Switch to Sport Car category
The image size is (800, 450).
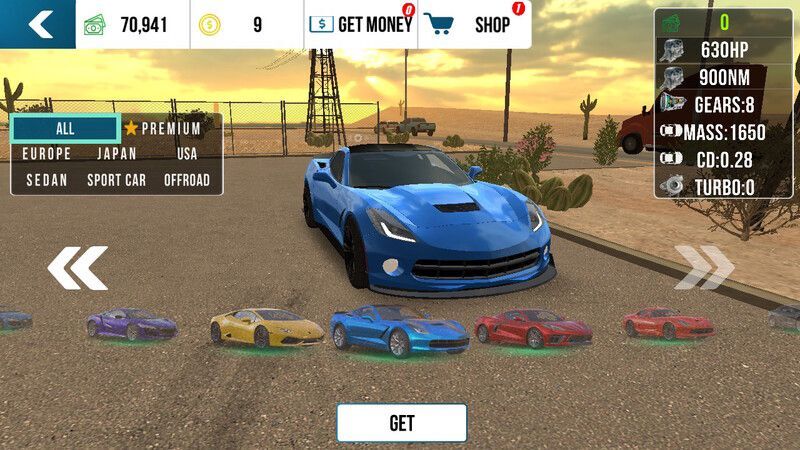point(117,180)
